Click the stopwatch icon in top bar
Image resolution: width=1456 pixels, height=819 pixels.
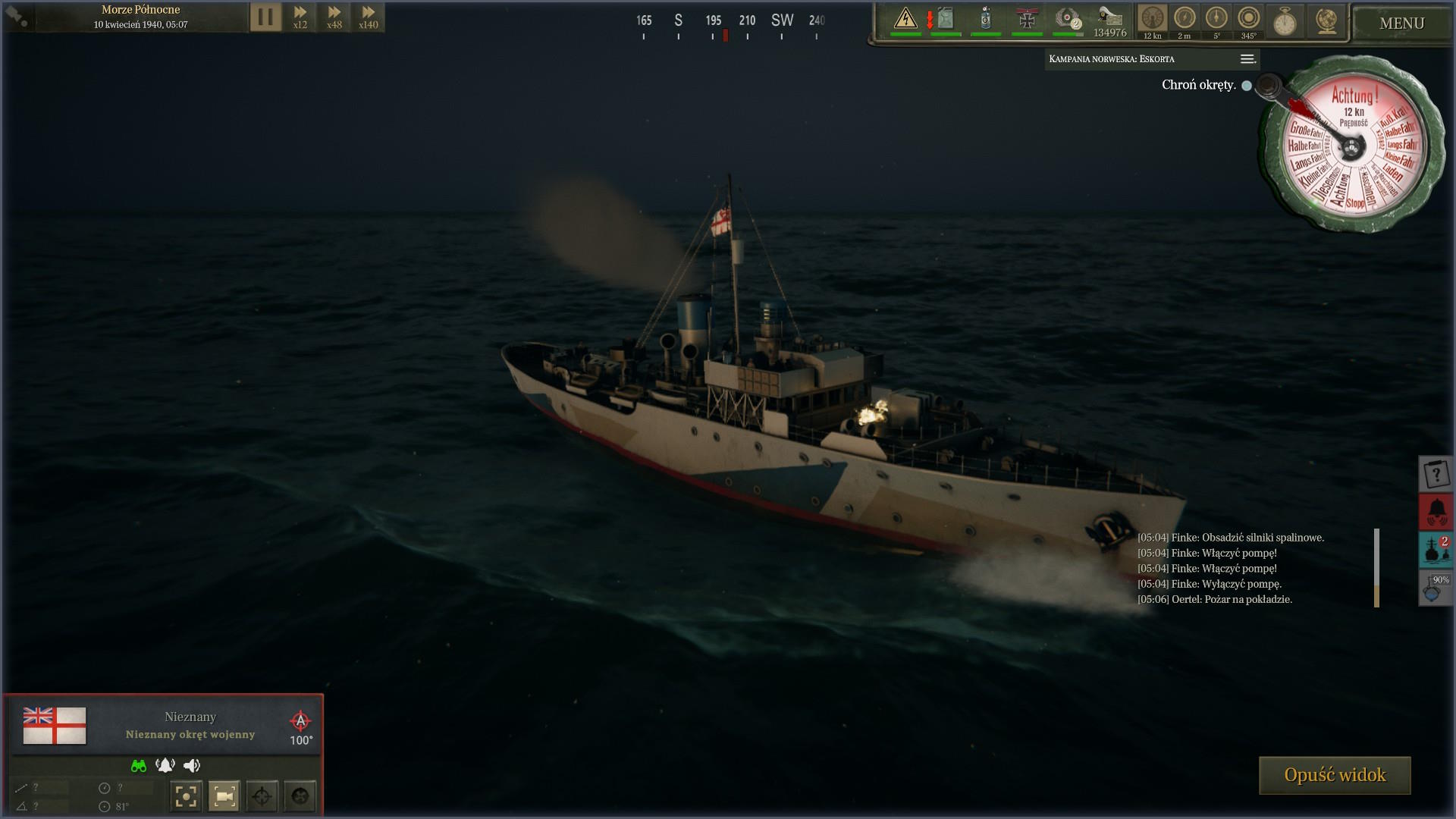click(x=1285, y=21)
